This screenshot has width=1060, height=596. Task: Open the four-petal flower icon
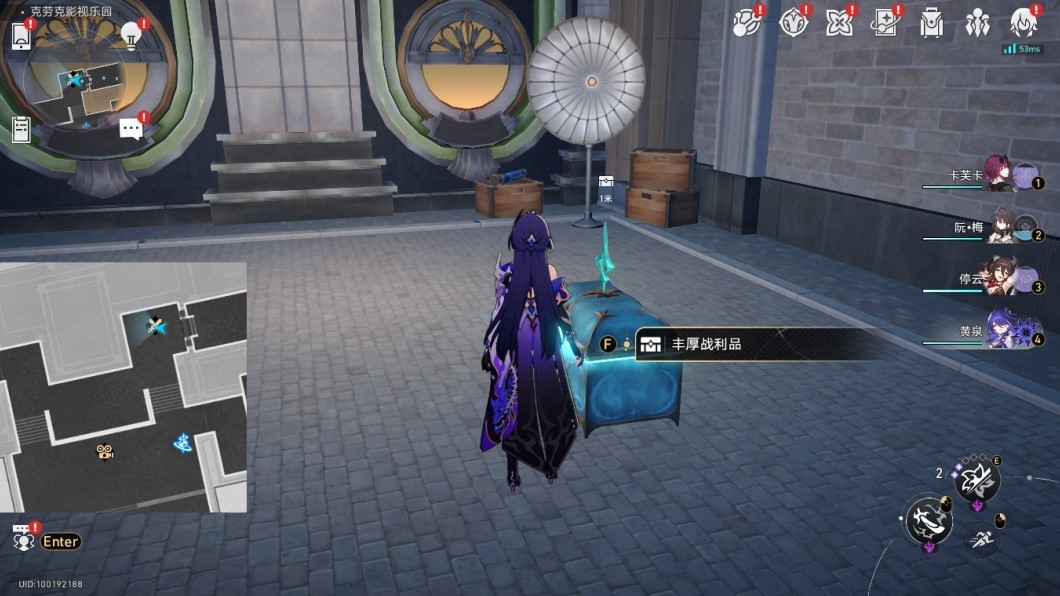coord(839,23)
